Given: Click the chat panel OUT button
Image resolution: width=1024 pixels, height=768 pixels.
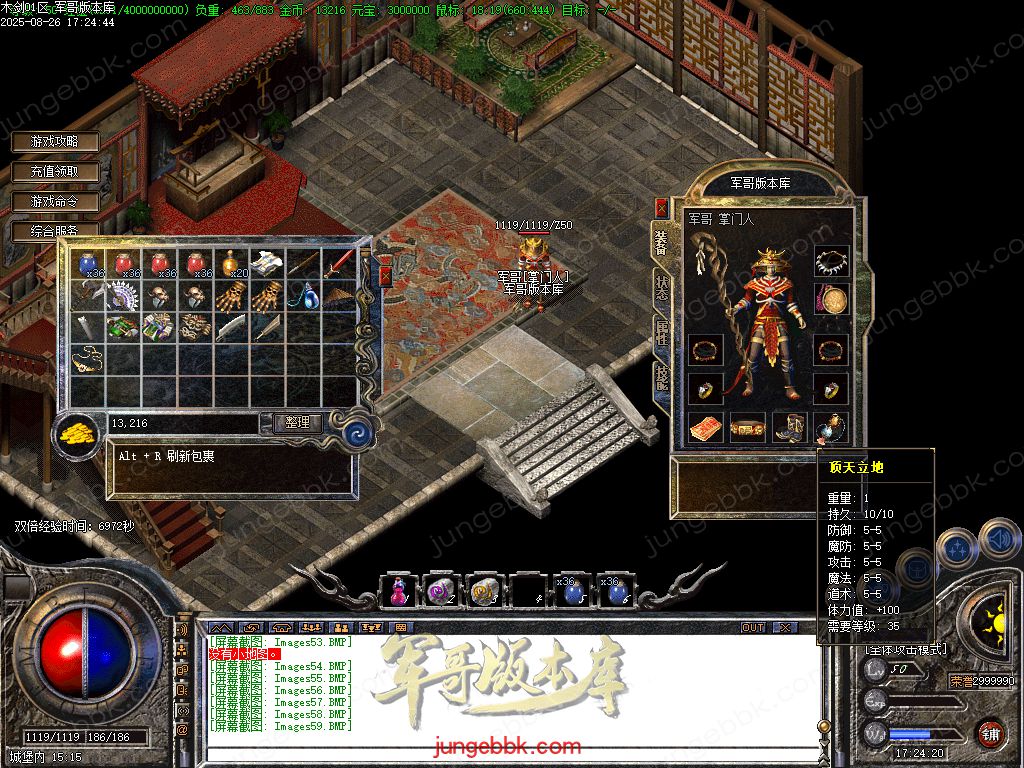Looking at the screenshot, I should point(753,627).
